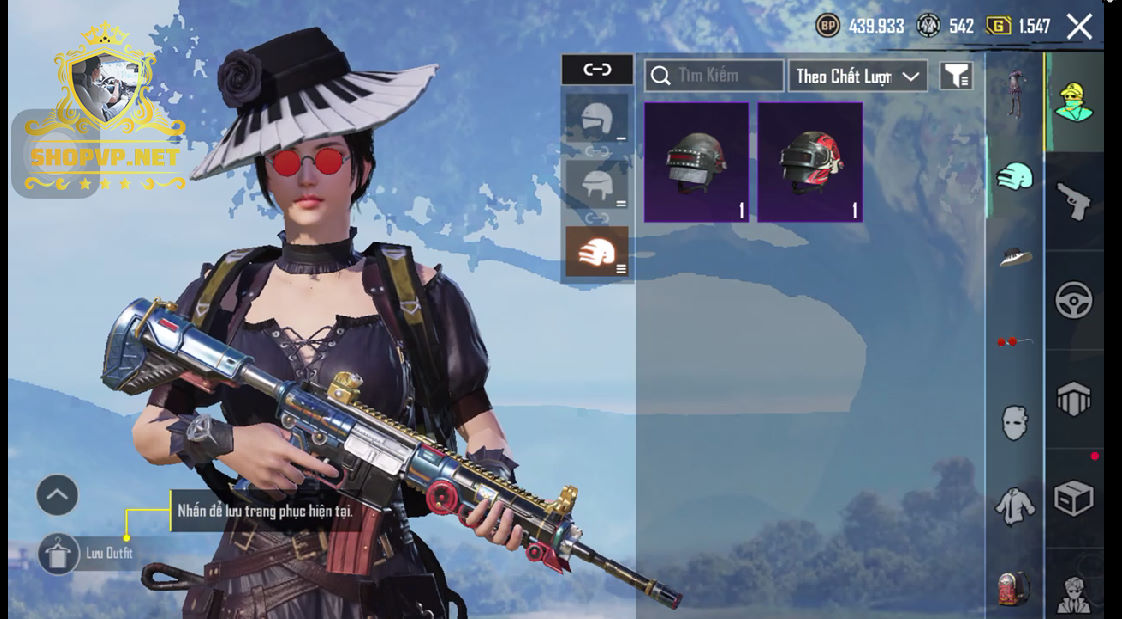Click the Lưu Outfit hanger button

tap(59, 553)
